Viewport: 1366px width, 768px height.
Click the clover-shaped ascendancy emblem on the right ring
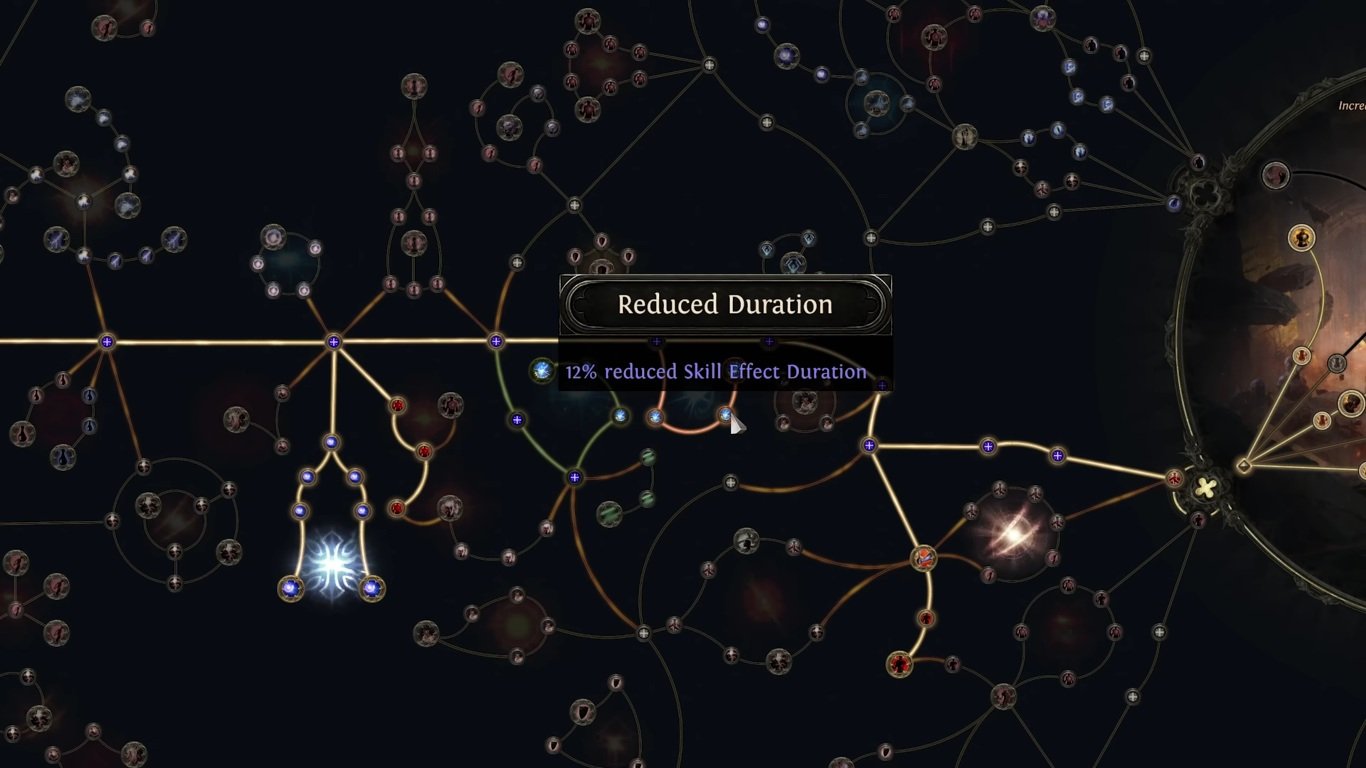(x=1205, y=488)
